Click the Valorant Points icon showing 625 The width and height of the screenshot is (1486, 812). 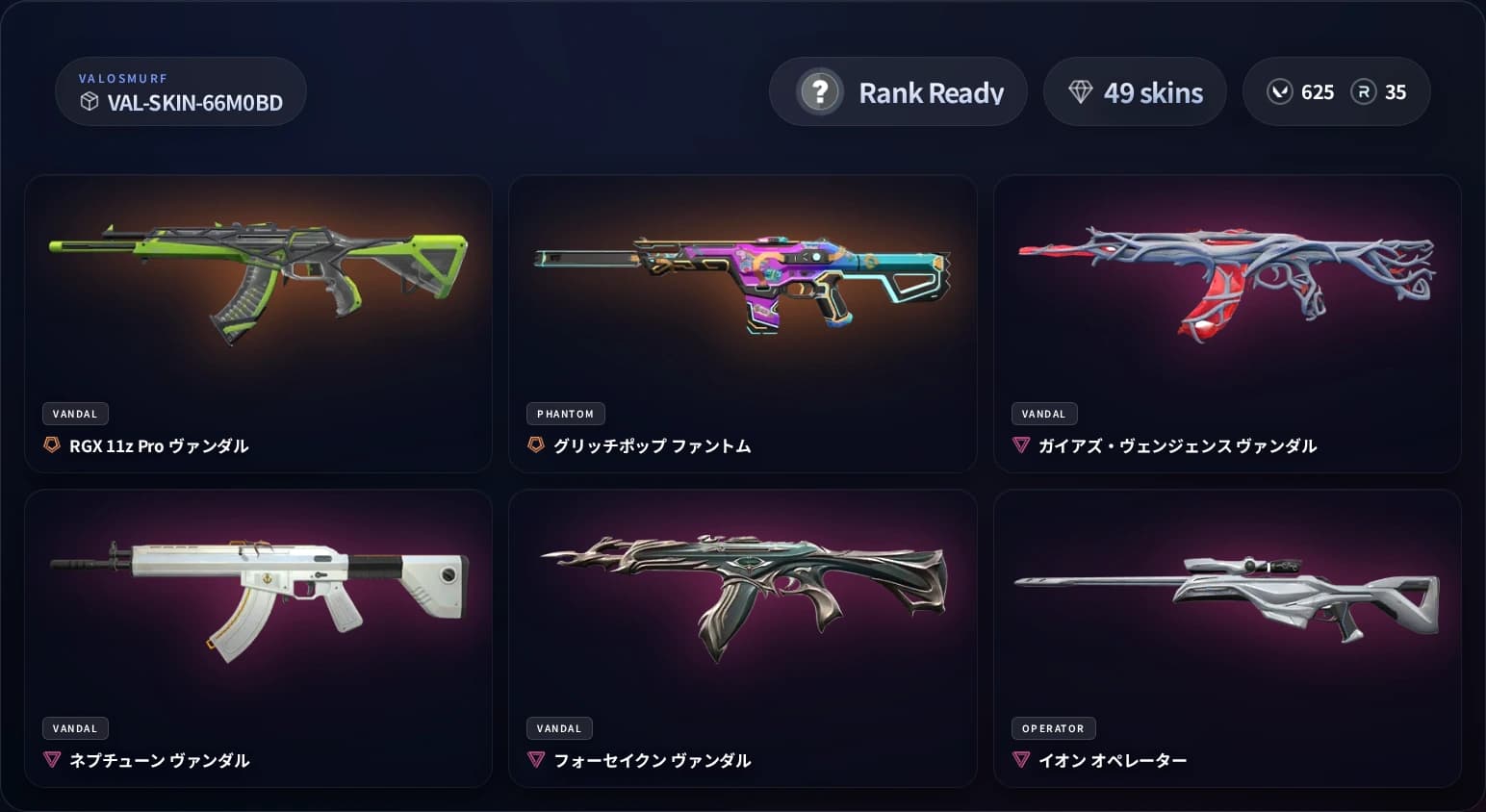tap(1280, 91)
